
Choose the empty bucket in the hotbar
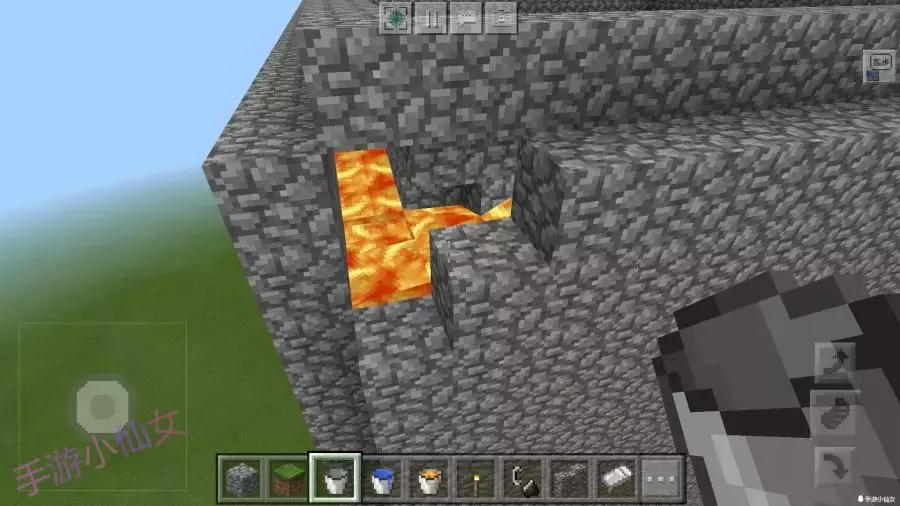point(335,478)
